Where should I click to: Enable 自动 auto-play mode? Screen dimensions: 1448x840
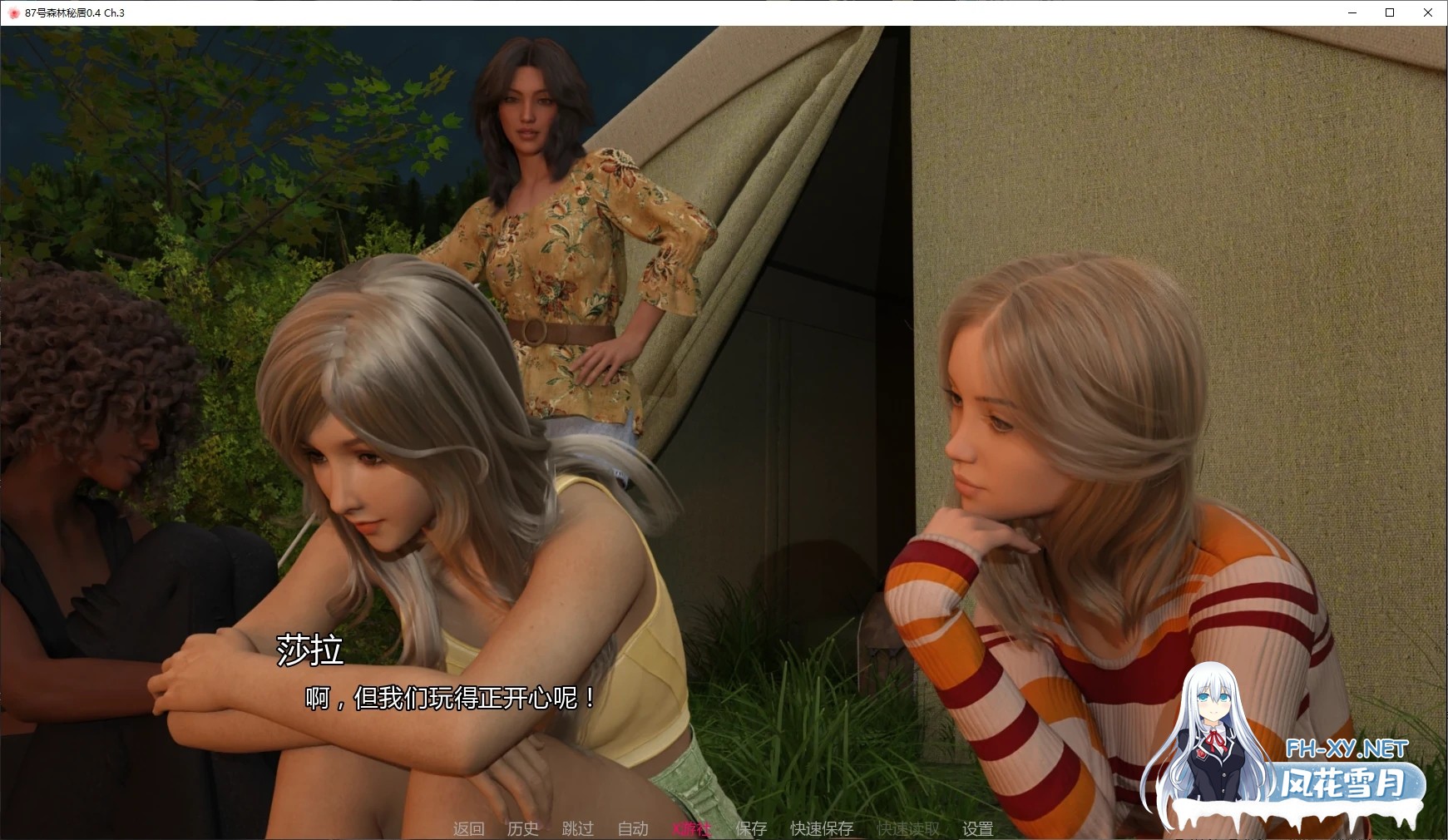click(632, 828)
